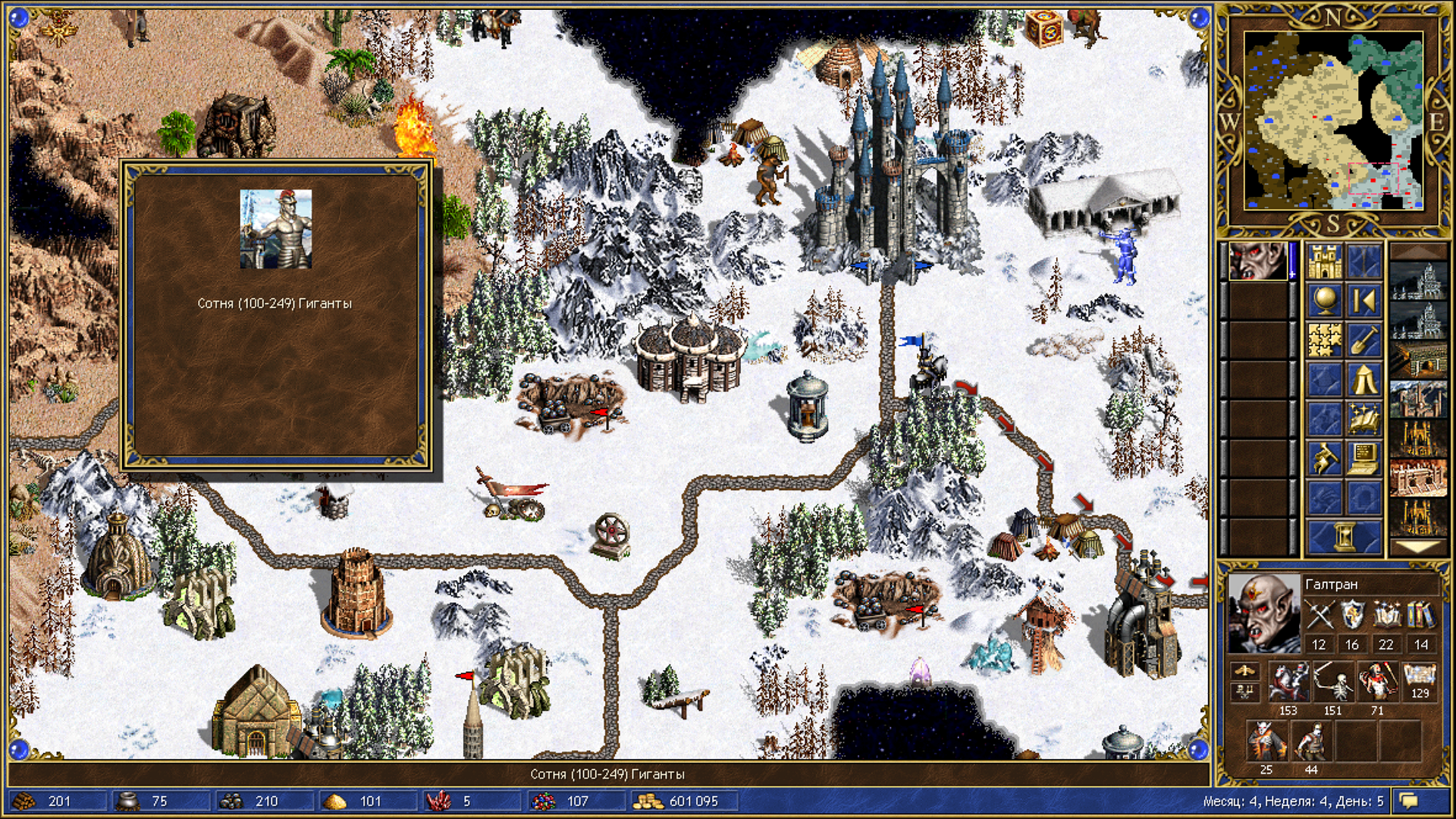End turn with the hourglass button
Image resolution: width=1456 pixels, height=819 pixels.
pos(1344,537)
